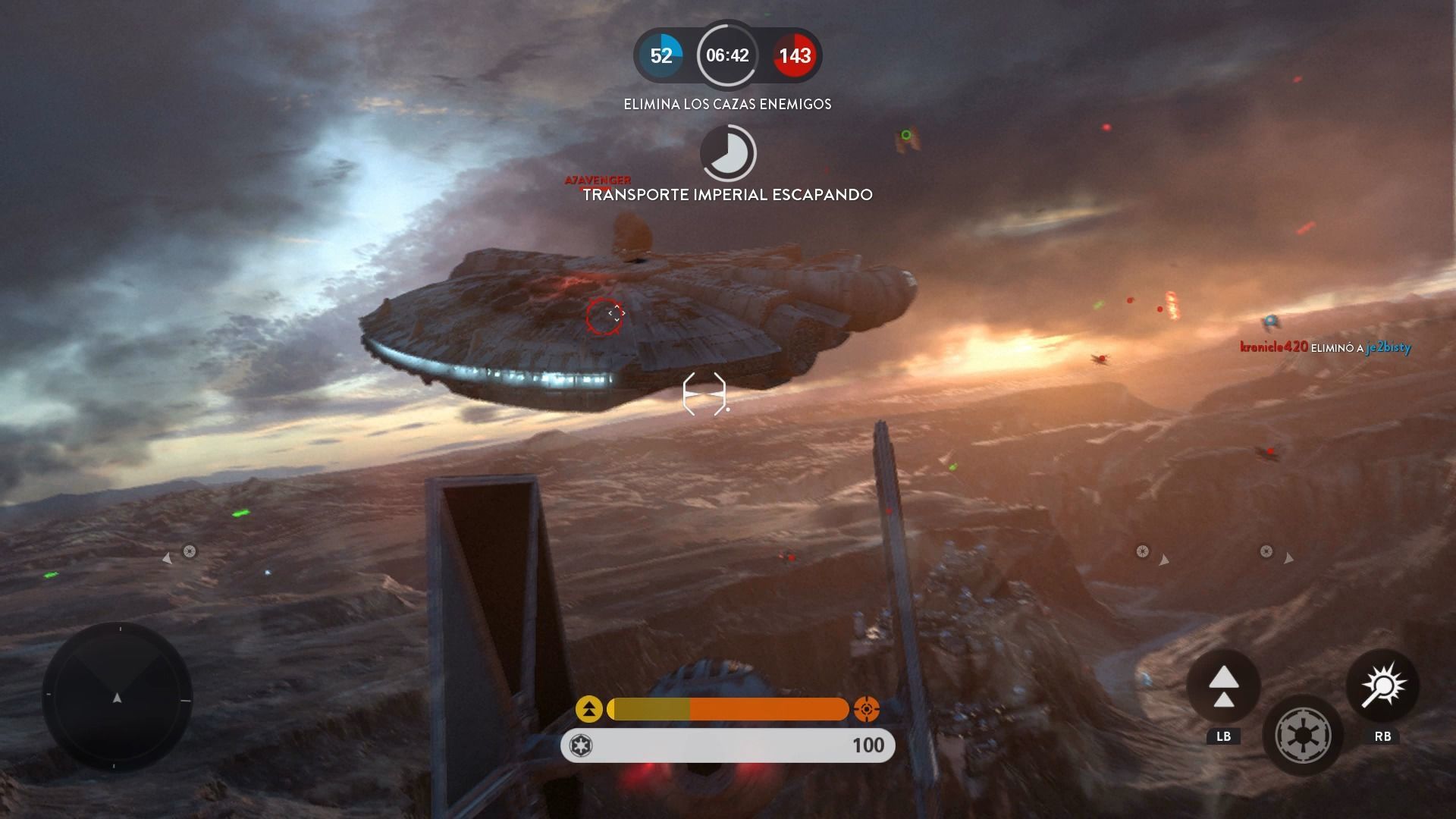Click the circular radar minimap
Viewport: 1456px width, 819px height.
118,697
